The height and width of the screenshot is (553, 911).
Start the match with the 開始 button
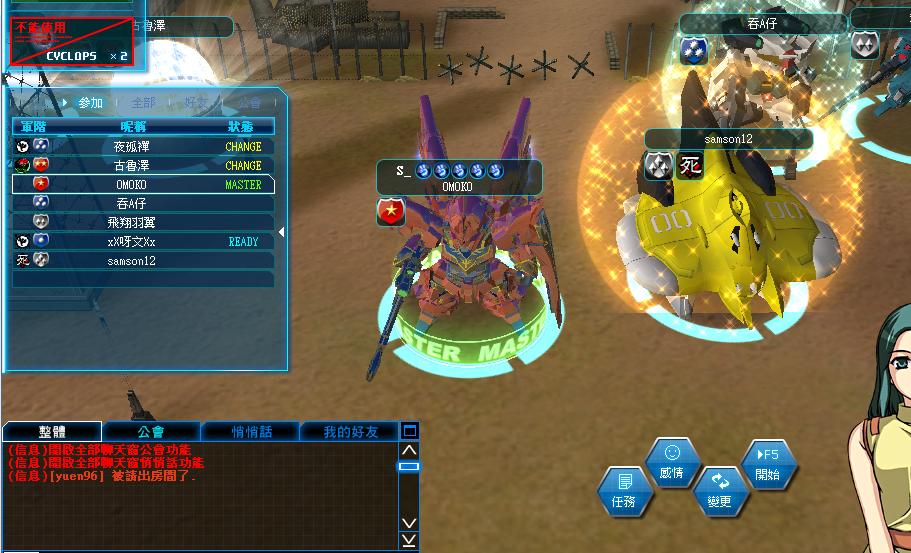pyautogui.click(x=768, y=464)
